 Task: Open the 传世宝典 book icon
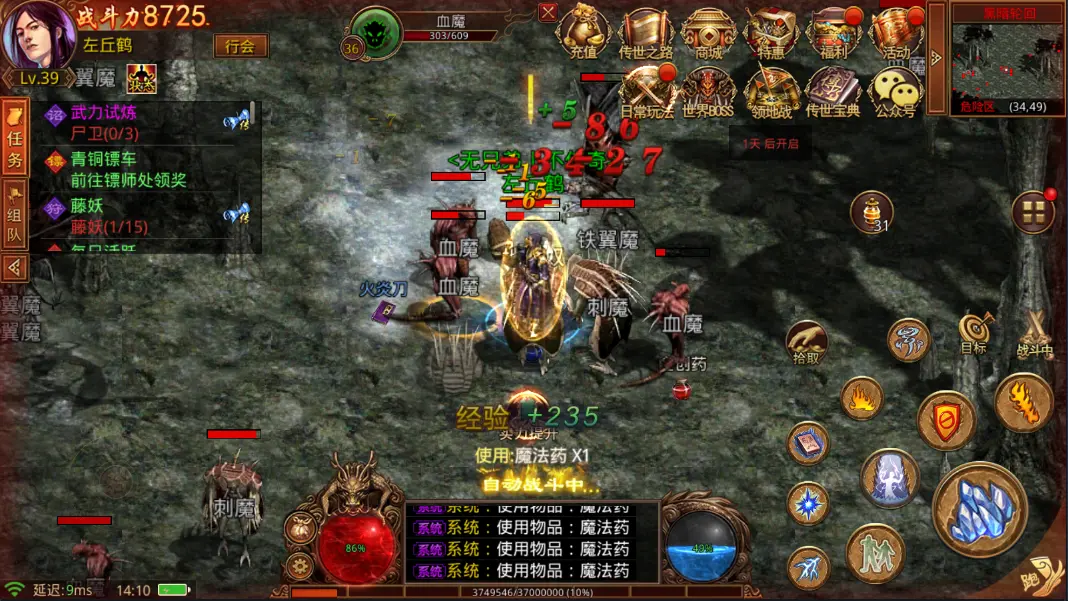click(832, 90)
